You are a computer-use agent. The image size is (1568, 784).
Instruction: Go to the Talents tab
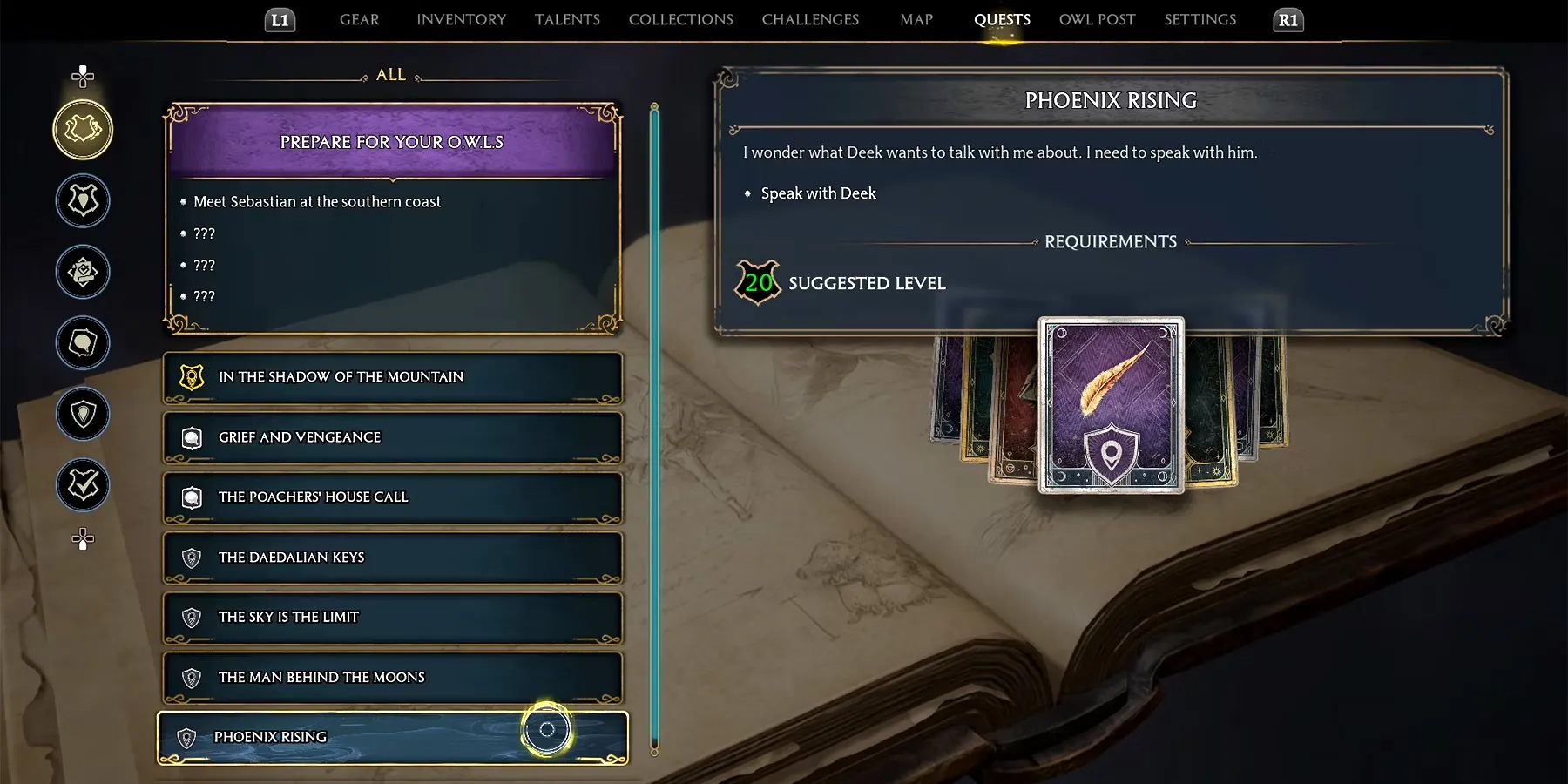(x=567, y=19)
